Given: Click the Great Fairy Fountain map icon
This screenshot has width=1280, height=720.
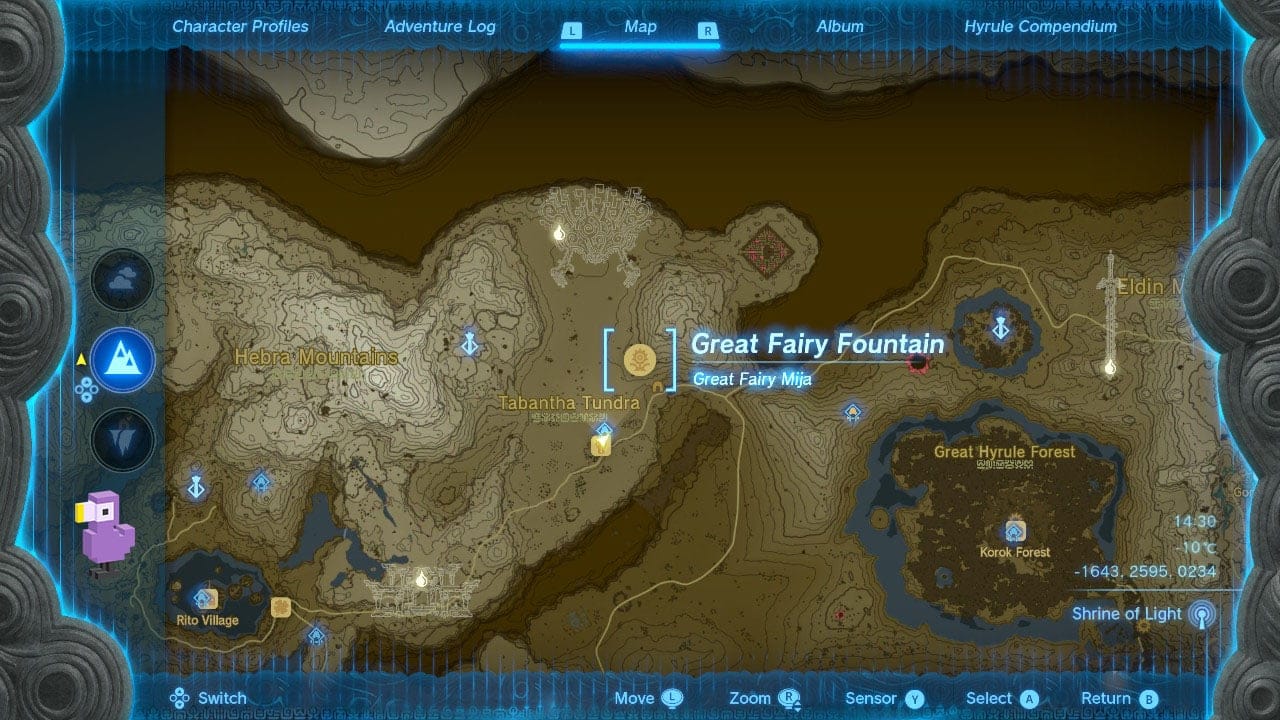Looking at the screenshot, I should (x=640, y=356).
